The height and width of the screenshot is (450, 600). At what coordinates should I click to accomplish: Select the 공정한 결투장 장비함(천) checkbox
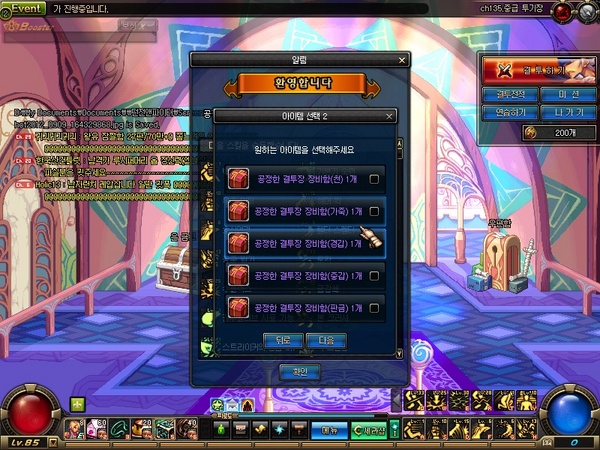click(x=374, y=180)
